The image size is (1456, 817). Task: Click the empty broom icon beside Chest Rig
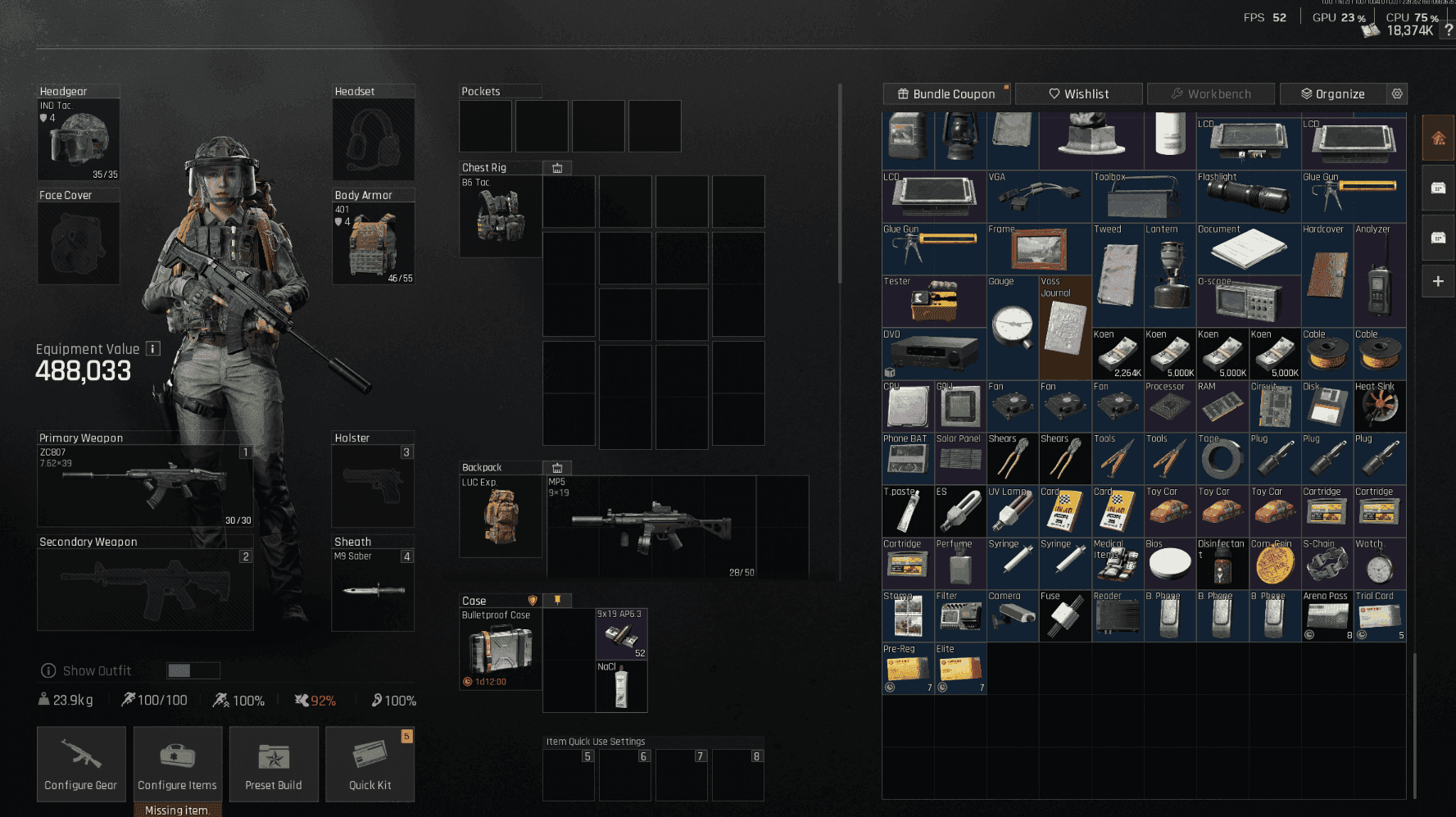point(557,167)
